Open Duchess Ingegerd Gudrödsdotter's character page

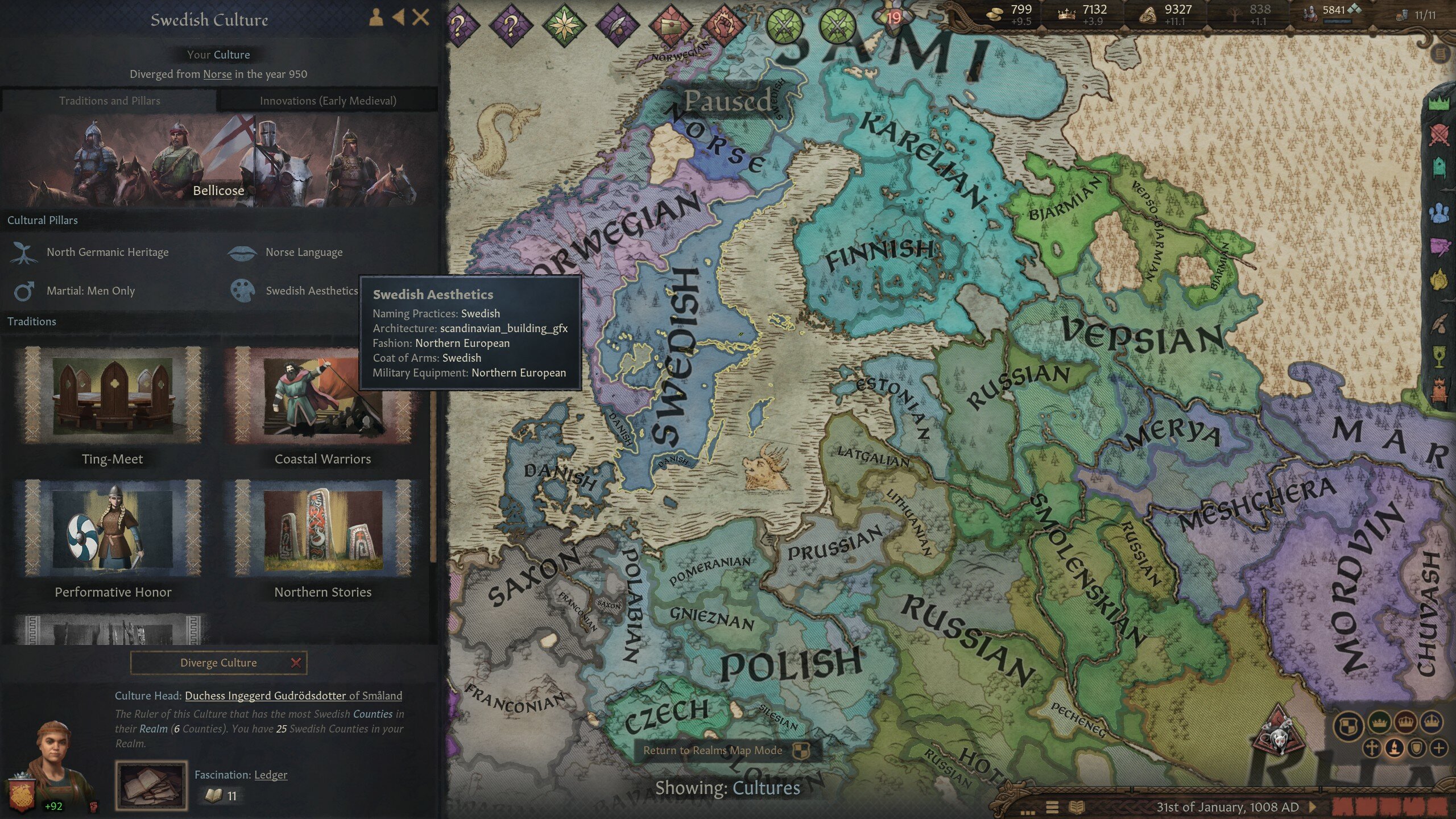pos(265,696)
